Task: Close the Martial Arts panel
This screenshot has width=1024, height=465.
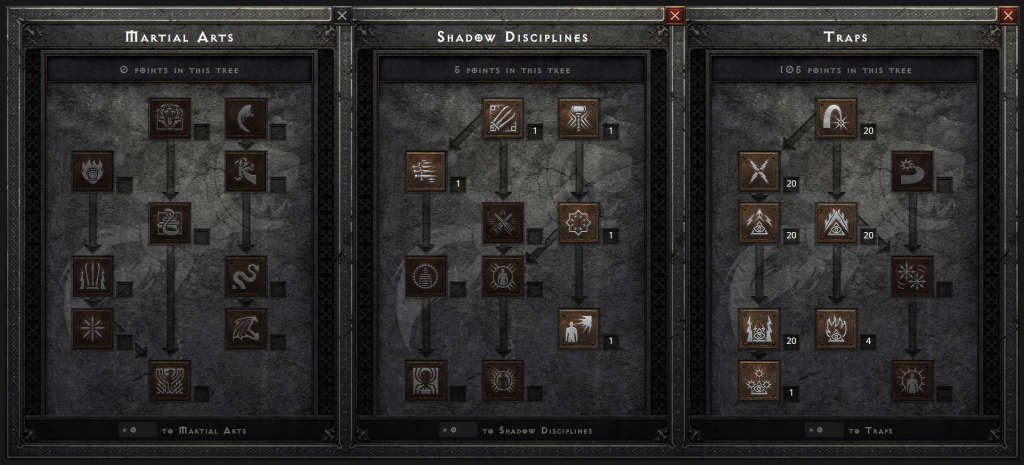Action: pyautogui.click(x=342, y=15)
